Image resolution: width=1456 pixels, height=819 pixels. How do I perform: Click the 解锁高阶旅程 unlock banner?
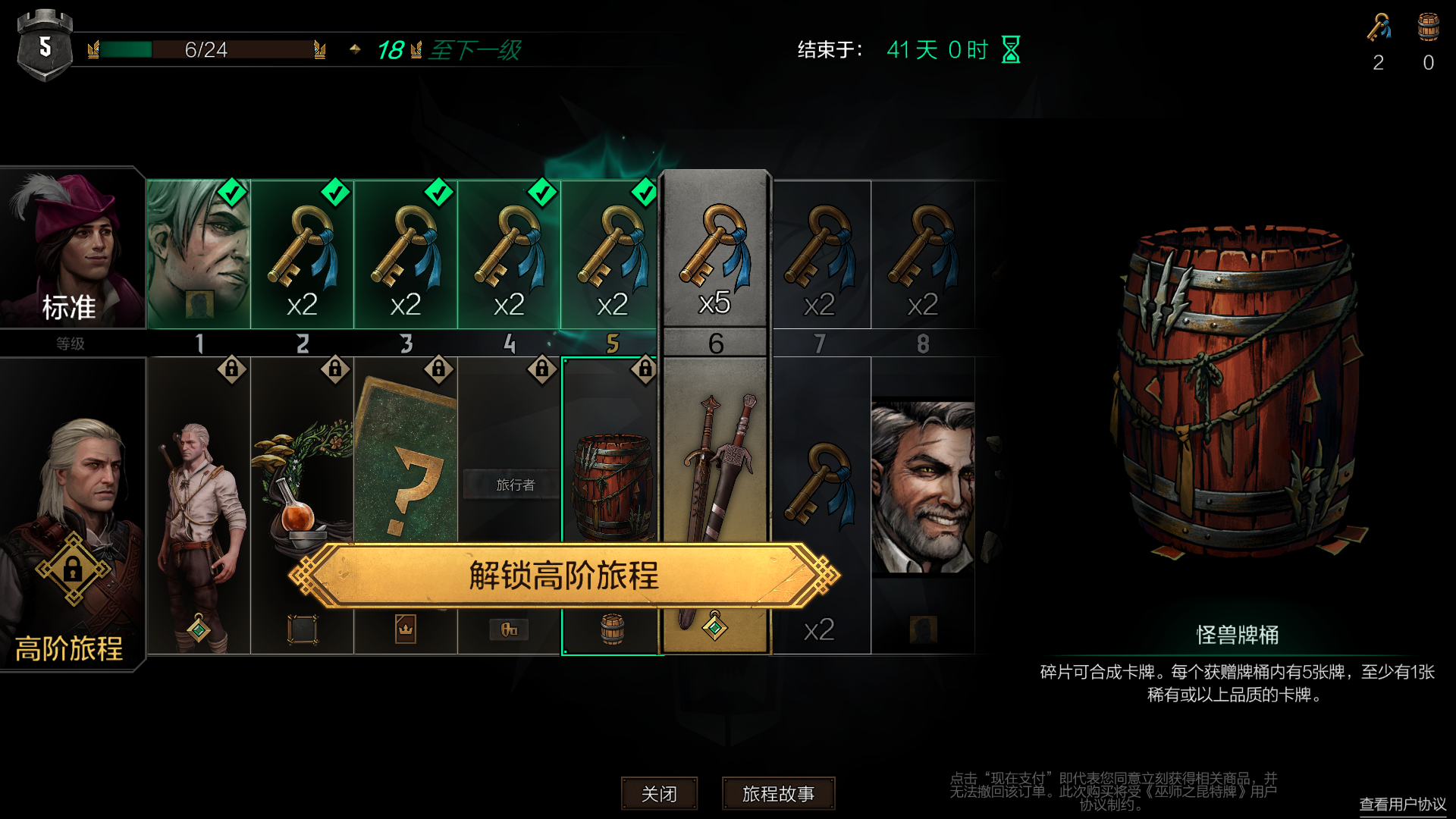(x=563, y=576)
